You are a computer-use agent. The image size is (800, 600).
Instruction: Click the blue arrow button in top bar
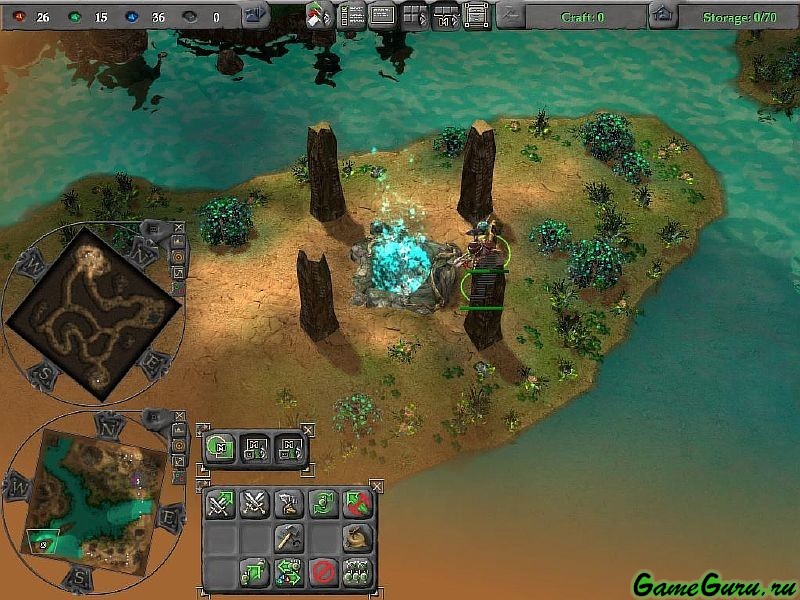click(256, 15)
